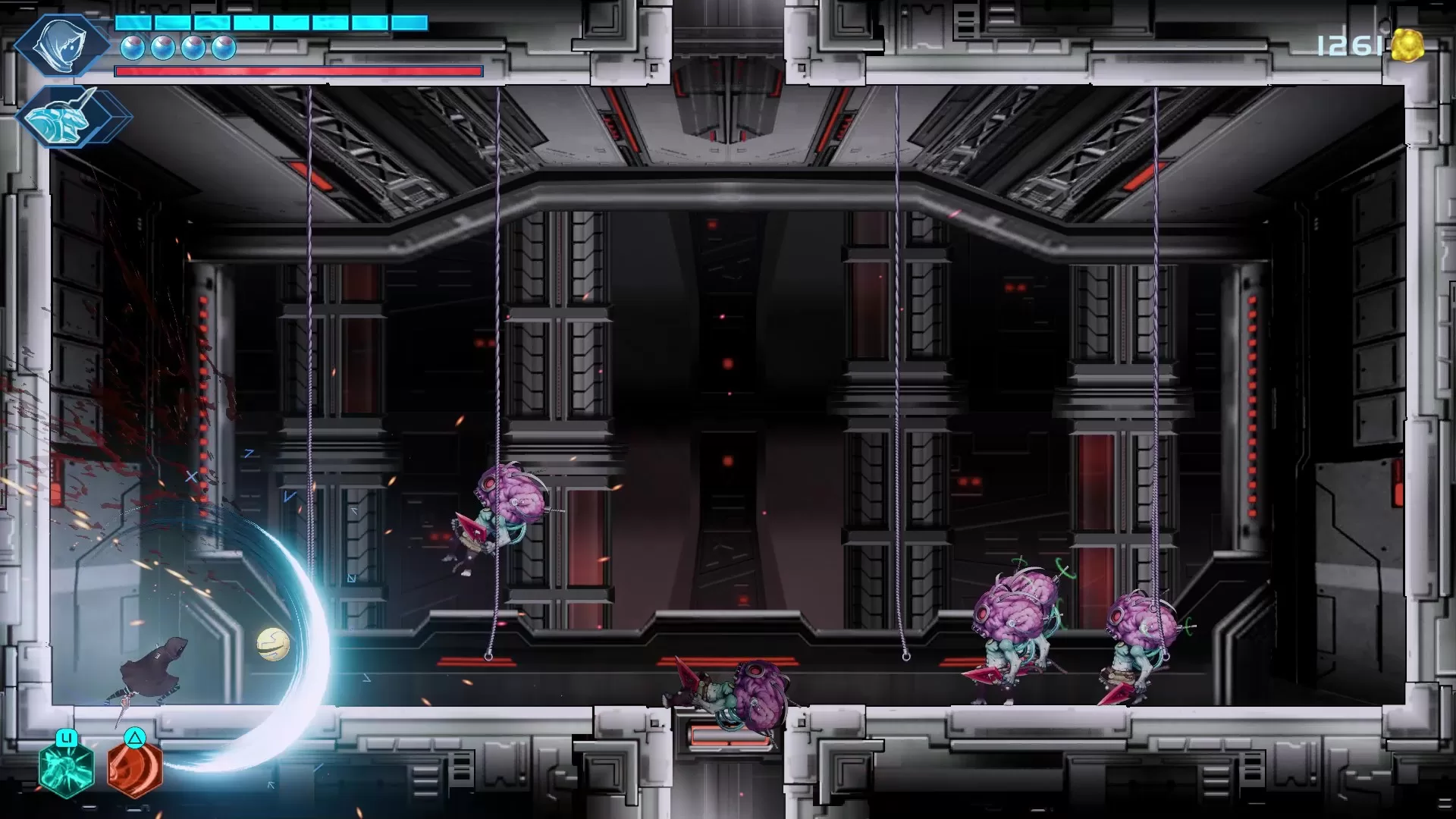
Task: Click the gold coin currency icon top-right
Action: tap(1409, 44)
